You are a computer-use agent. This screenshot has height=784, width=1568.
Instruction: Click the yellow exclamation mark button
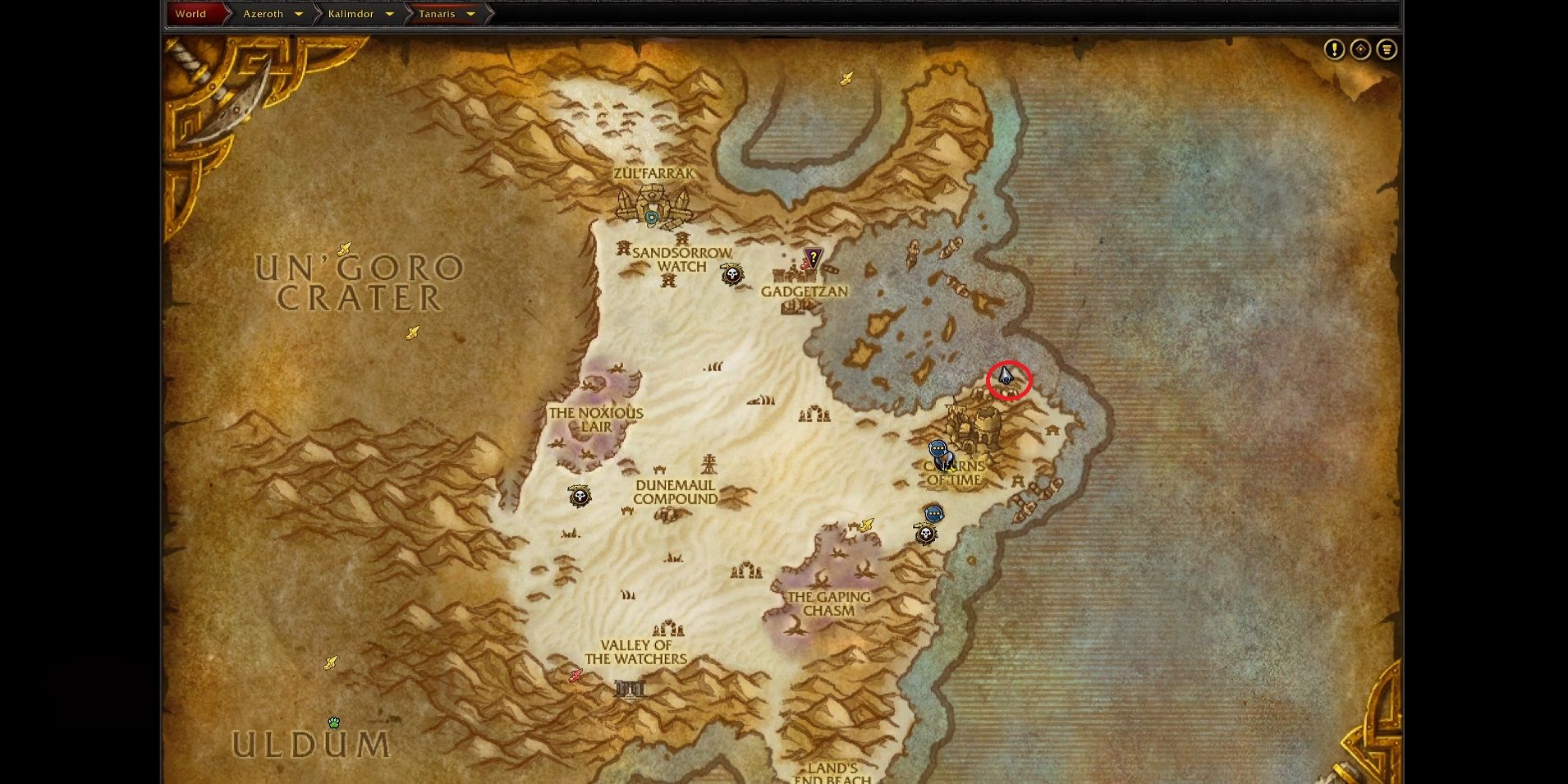pyautogui.click(x=1334, y=50)
